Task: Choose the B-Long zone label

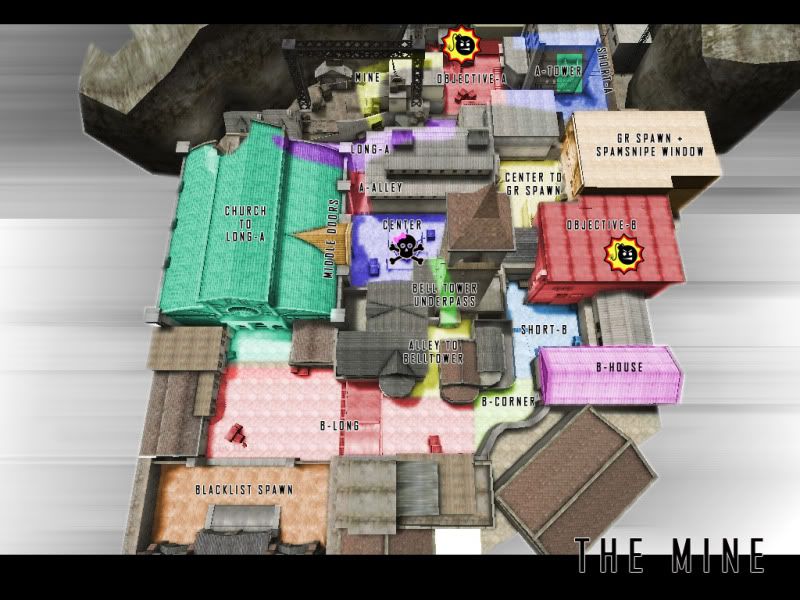Action: (x=339, y=425)
